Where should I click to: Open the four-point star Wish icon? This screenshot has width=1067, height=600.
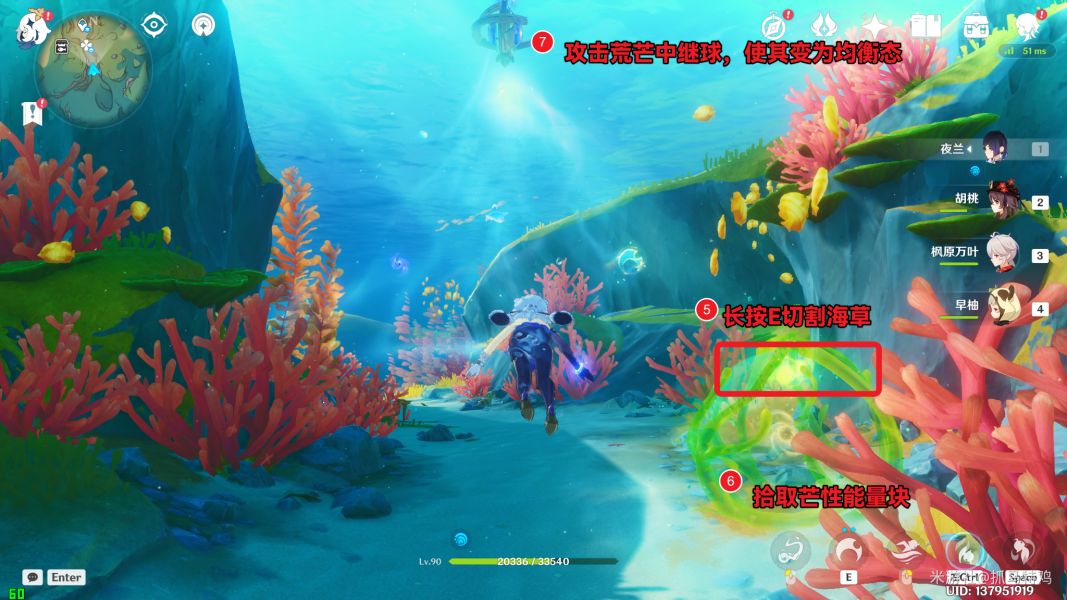click(875, 26)
